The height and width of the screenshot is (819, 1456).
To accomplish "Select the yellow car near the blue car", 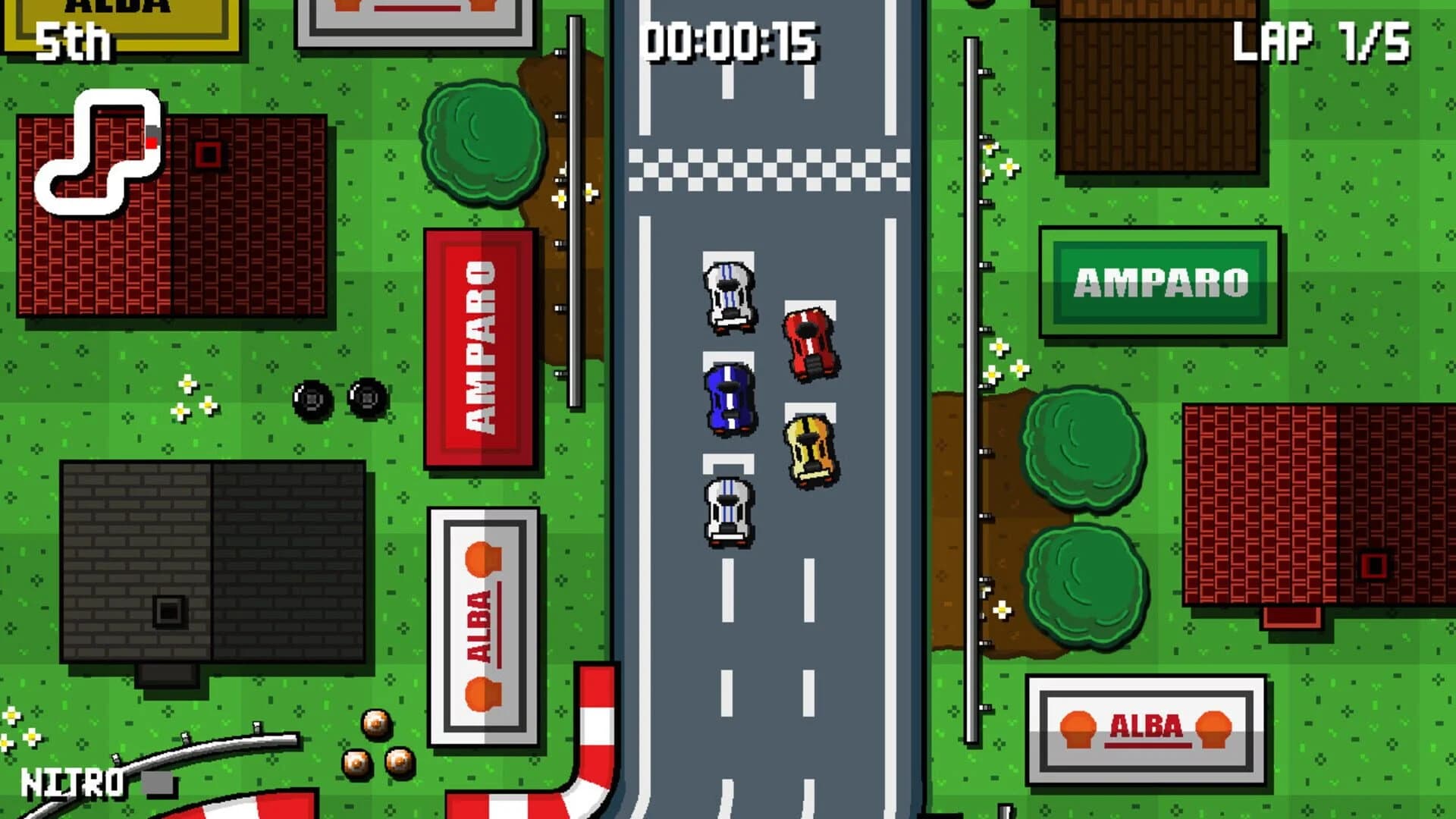I will [x=810, y=451].
